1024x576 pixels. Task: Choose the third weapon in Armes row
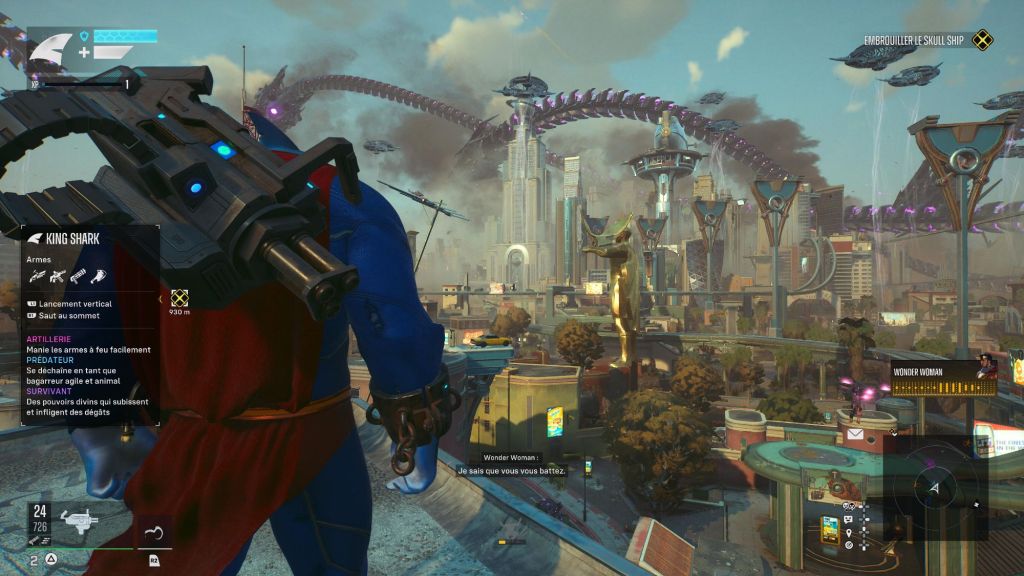pos(79,276)
